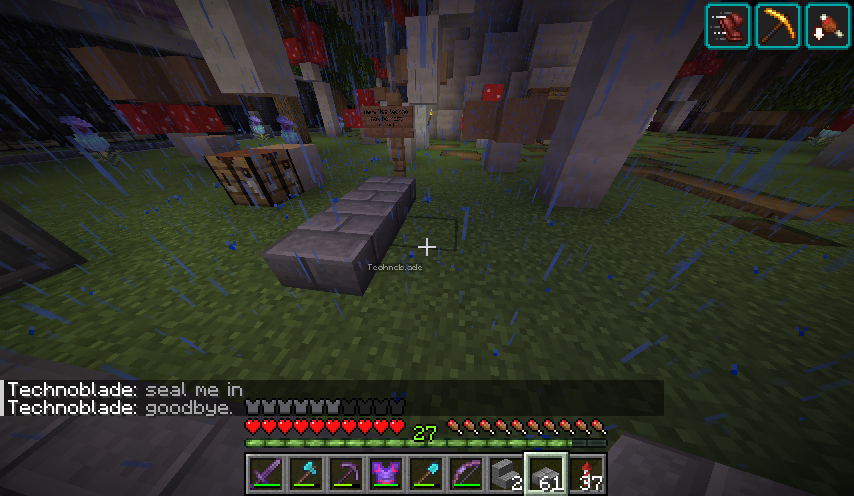Viewport: 854px width, 496px height.
Task: Select the firework rocket stack of 37
Action: click(587, 473)
